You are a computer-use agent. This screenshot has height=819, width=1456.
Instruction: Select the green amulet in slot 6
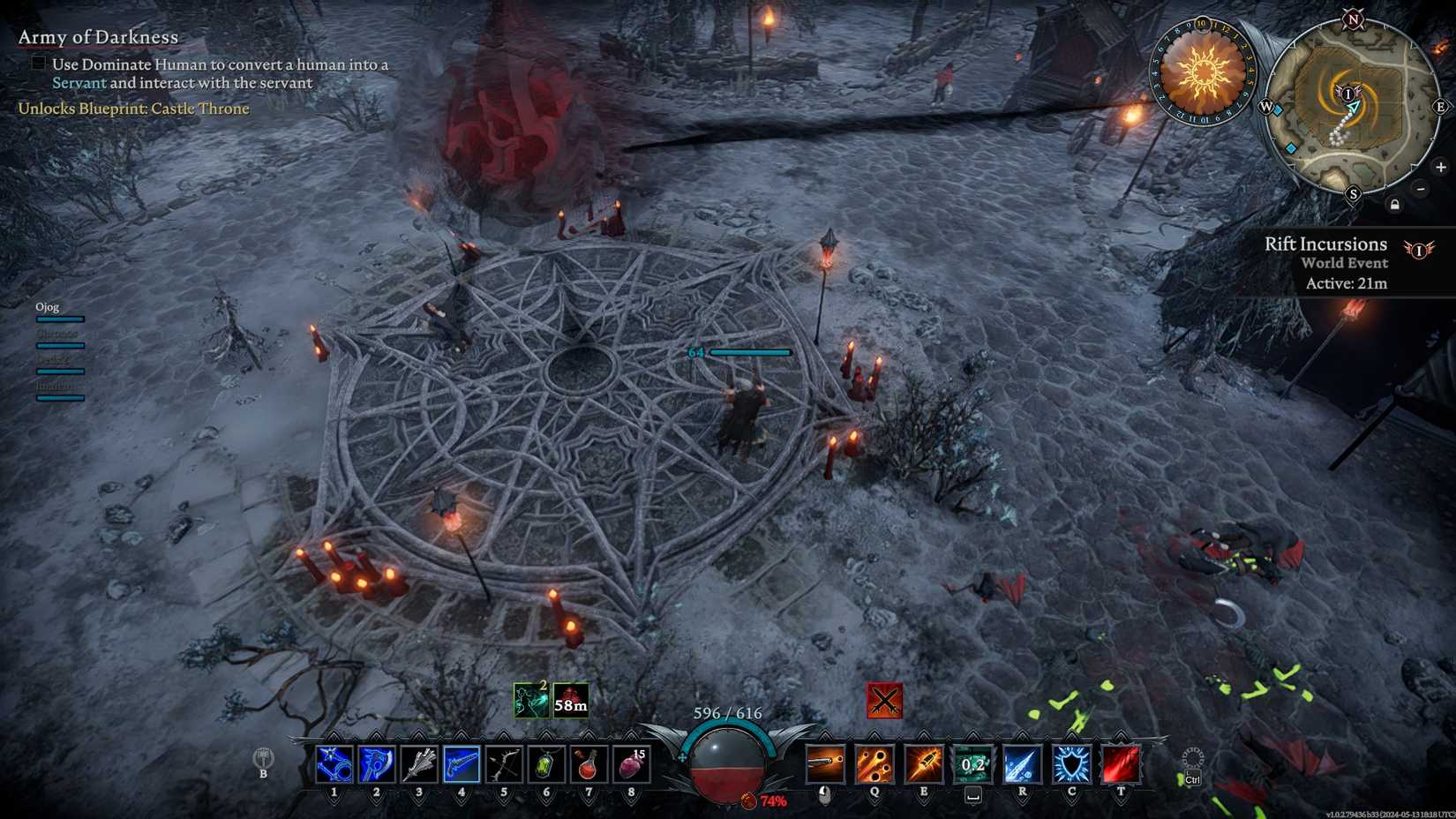[x=545, y=764]
